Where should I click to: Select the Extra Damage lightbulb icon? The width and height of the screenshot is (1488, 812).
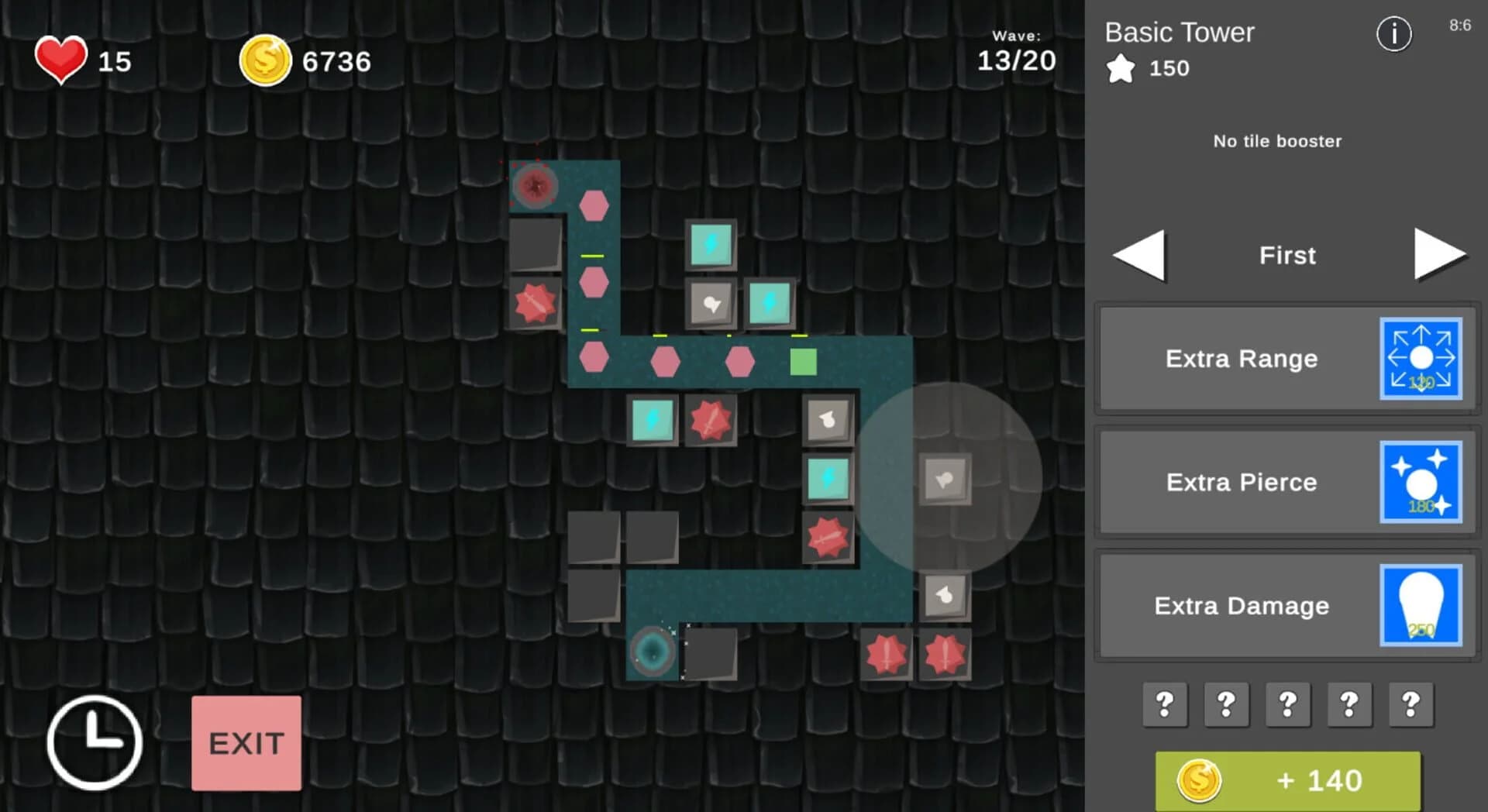click(1421, 605)
